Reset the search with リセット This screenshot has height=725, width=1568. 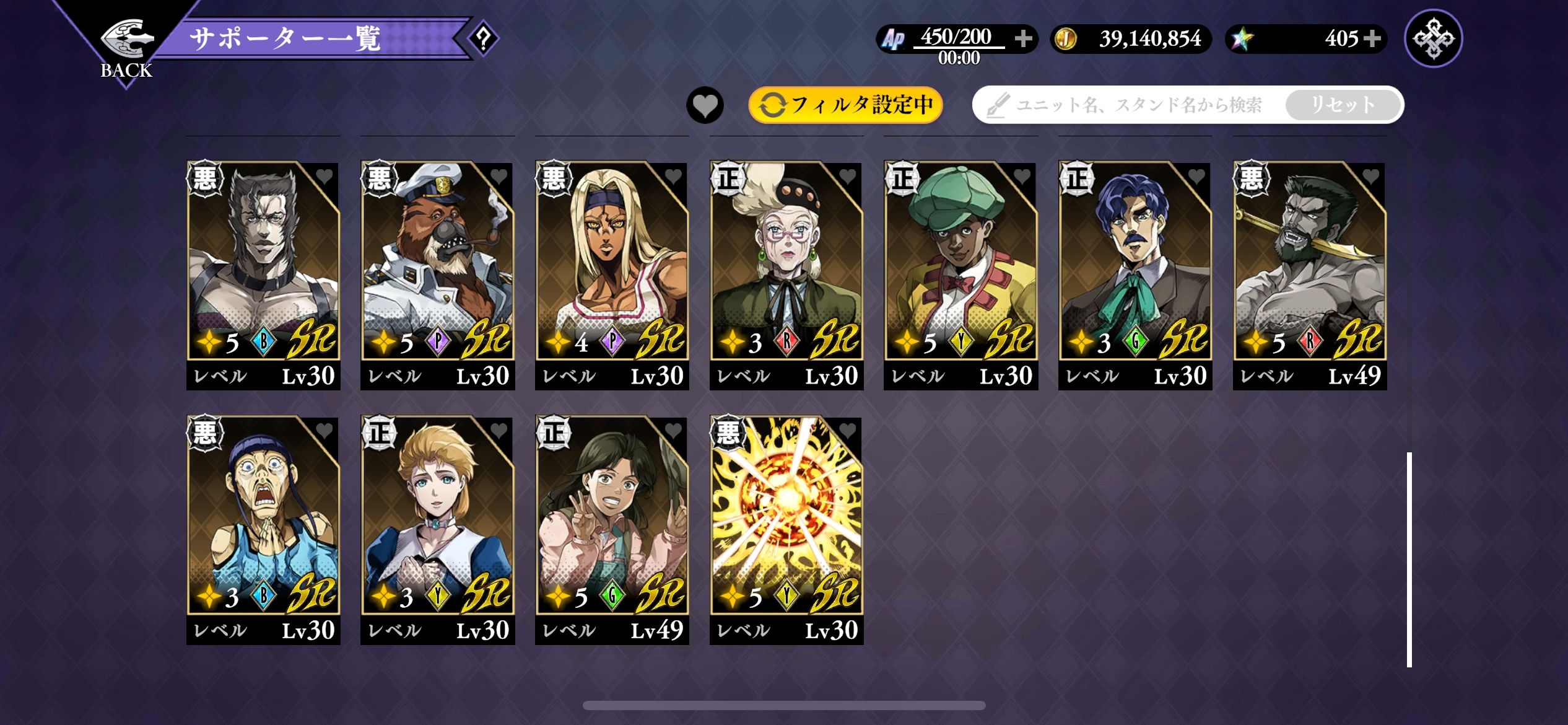[1343, 105]
